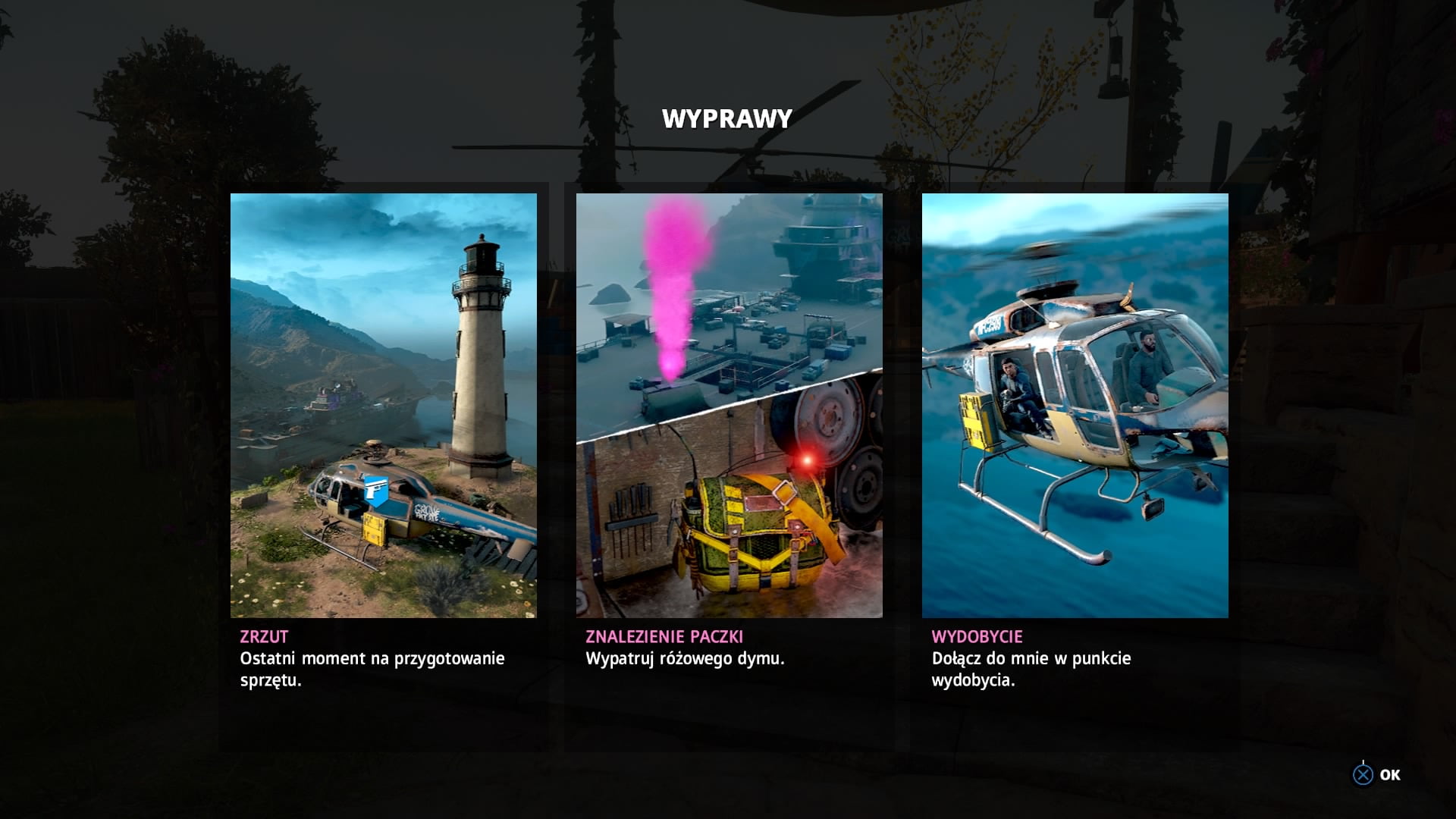Select the Zrzut lighthouse card

tap(383, 405)
